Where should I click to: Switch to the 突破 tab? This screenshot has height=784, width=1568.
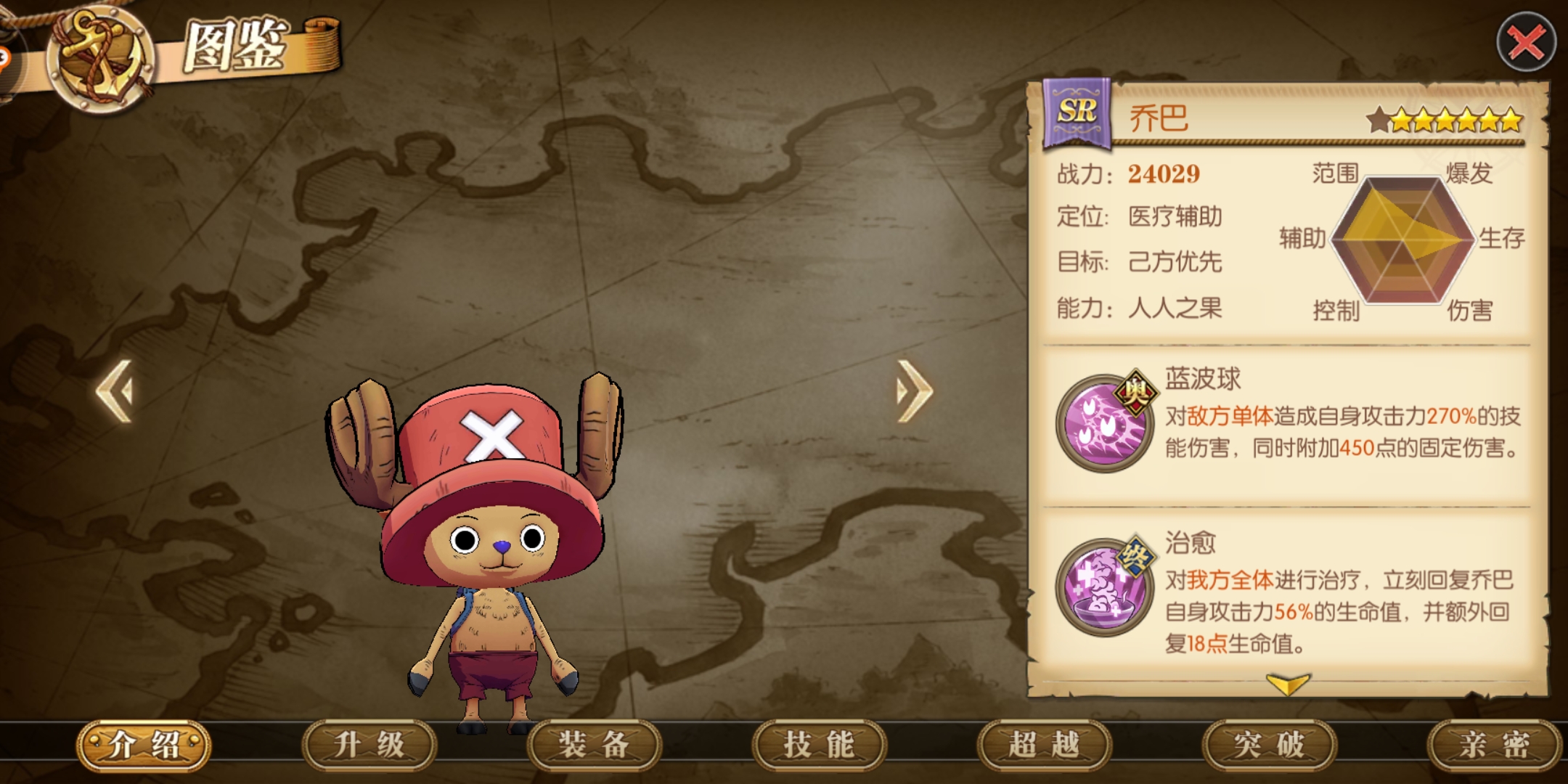coord(1269,745)
